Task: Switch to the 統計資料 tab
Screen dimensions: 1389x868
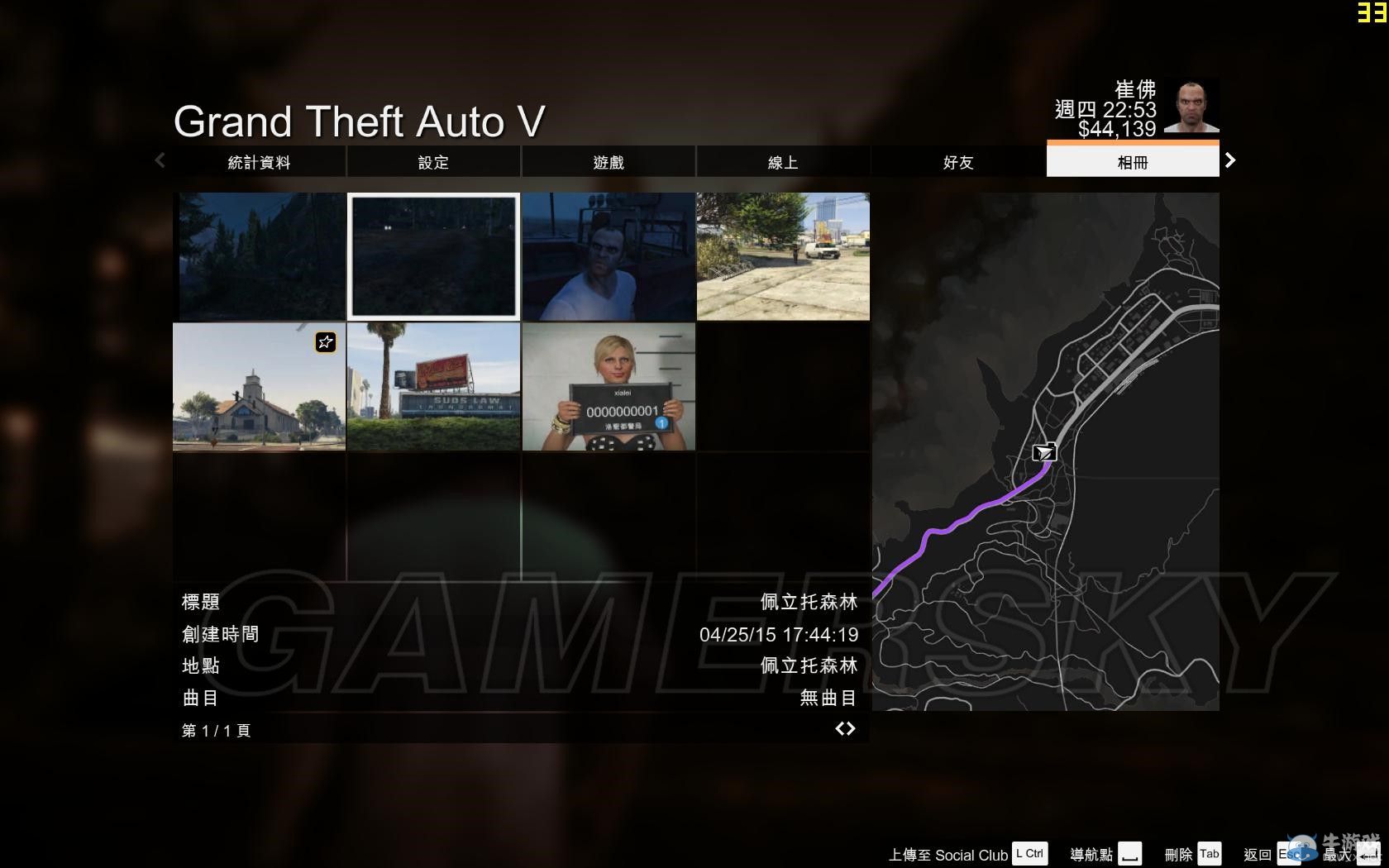Action: pos(259,162)
